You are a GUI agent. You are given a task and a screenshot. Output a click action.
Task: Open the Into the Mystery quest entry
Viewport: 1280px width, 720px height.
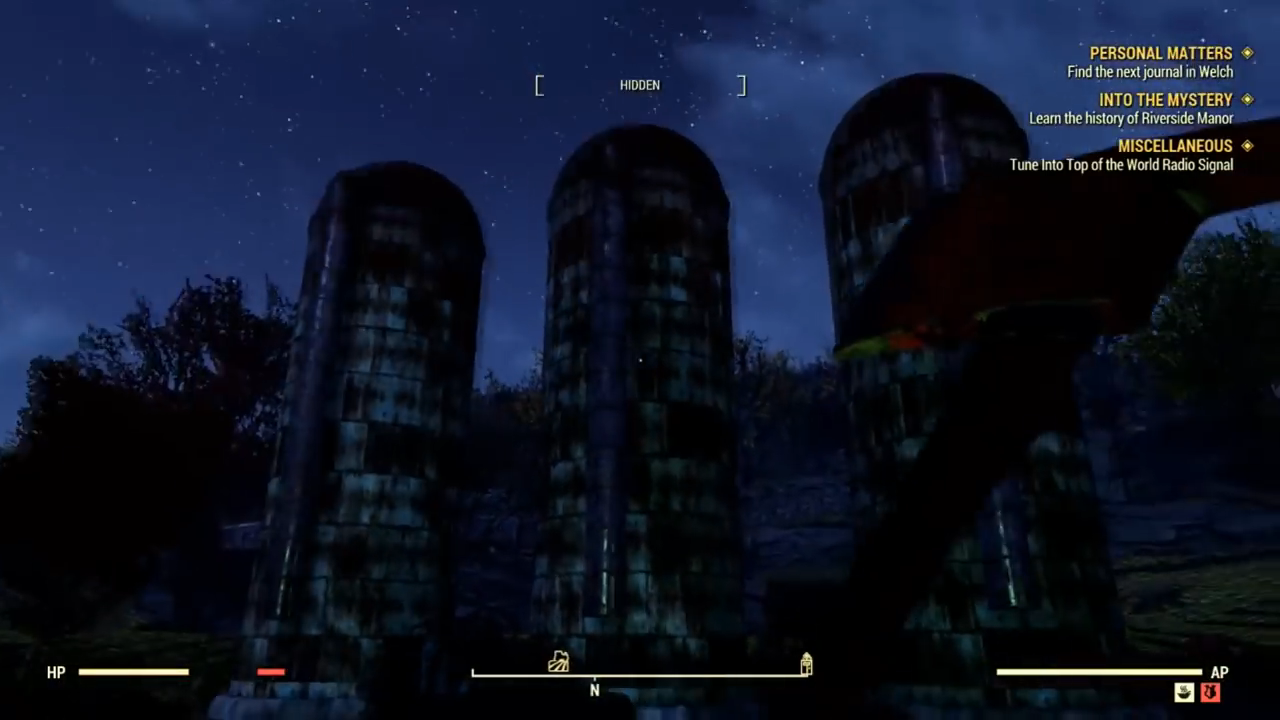1165,100
